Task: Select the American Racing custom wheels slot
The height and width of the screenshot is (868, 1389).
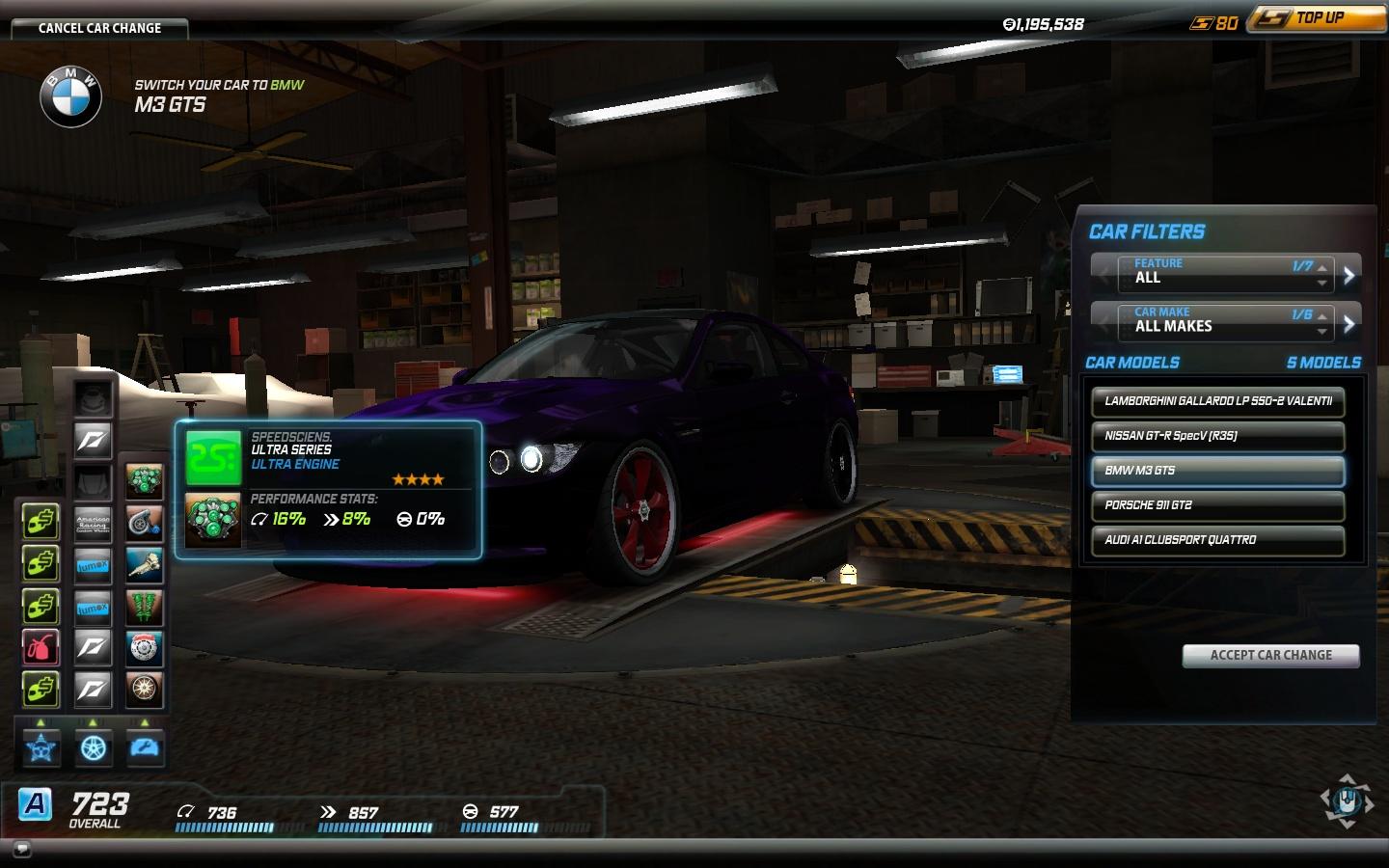Action: pyautogui.click(x=94, y=523)
